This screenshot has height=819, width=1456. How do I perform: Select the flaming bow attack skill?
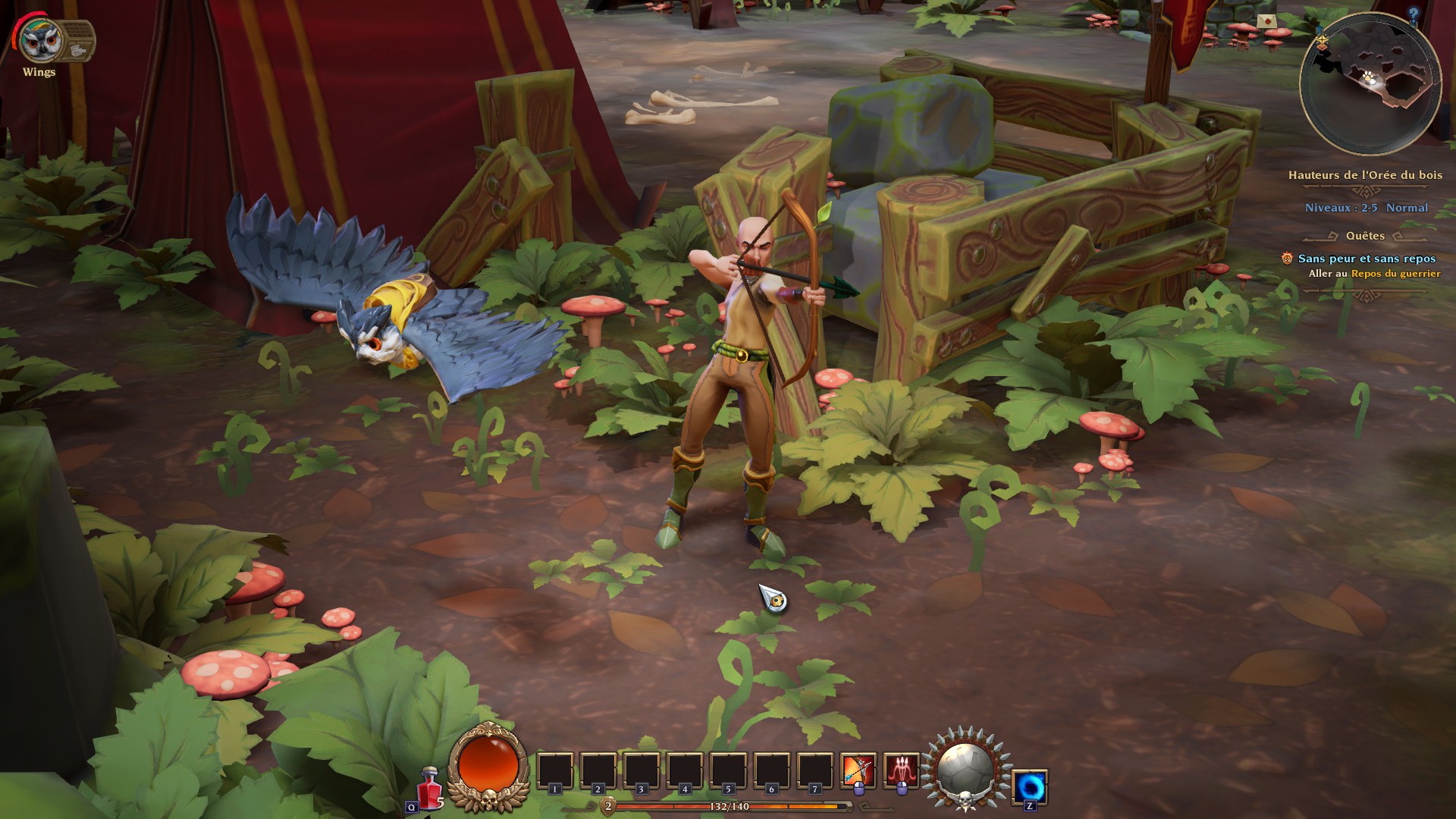(x=858, y=772)
